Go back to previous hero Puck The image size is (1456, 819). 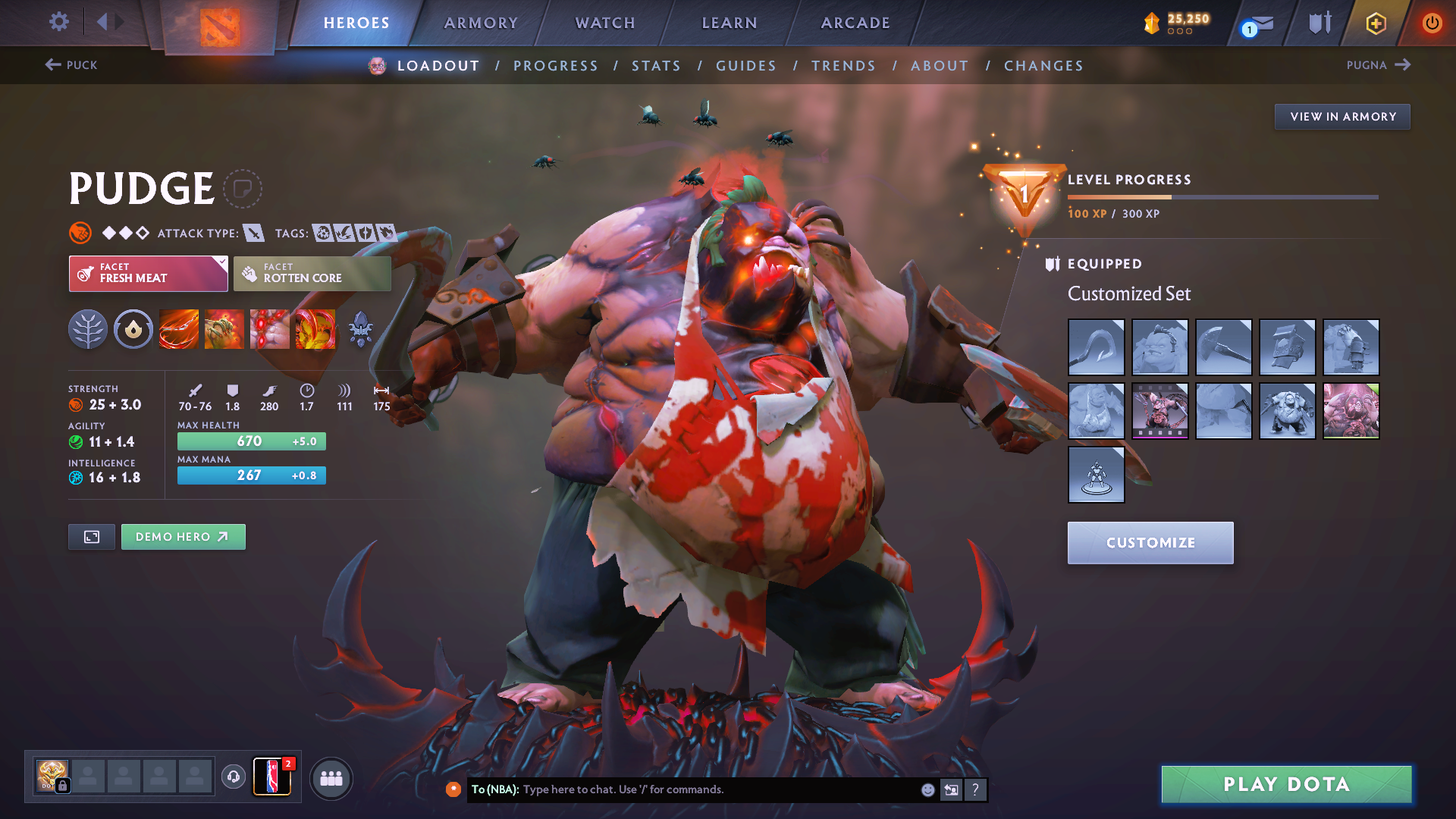tap(71, 65)
